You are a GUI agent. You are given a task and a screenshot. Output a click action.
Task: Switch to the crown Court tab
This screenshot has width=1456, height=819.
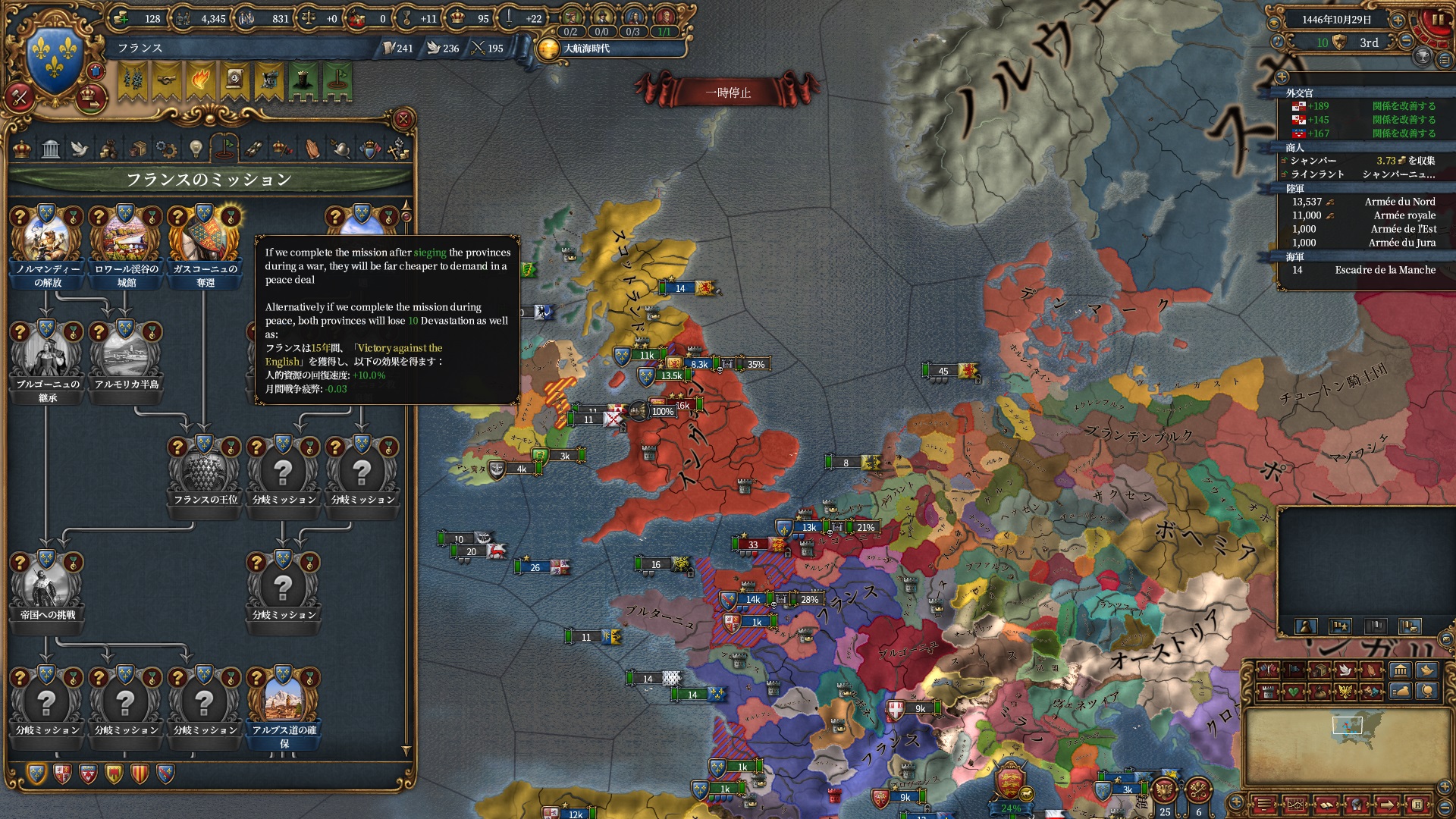pos(23,149)
